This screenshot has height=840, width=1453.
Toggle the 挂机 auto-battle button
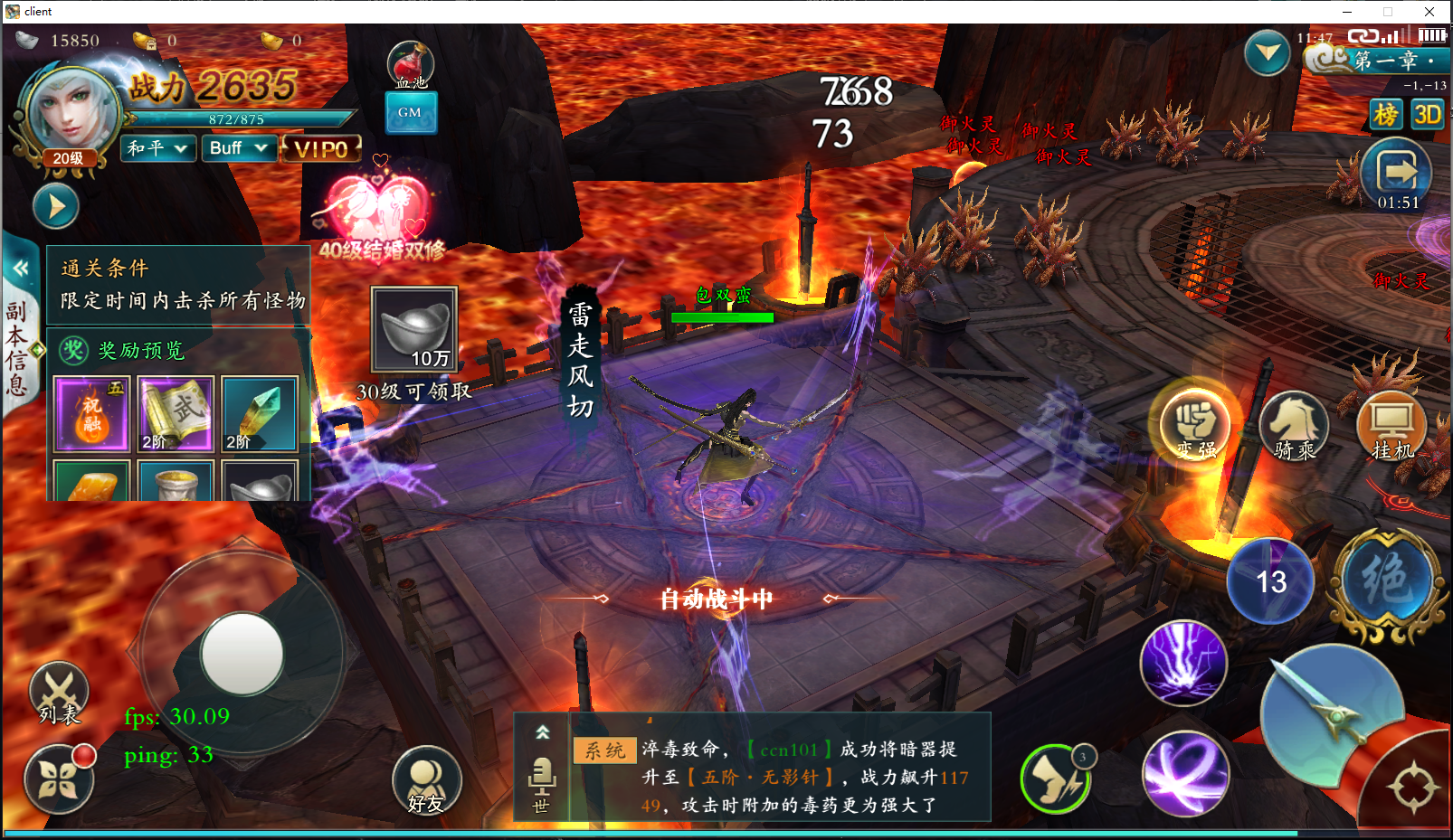click(x=1391, y=425)
